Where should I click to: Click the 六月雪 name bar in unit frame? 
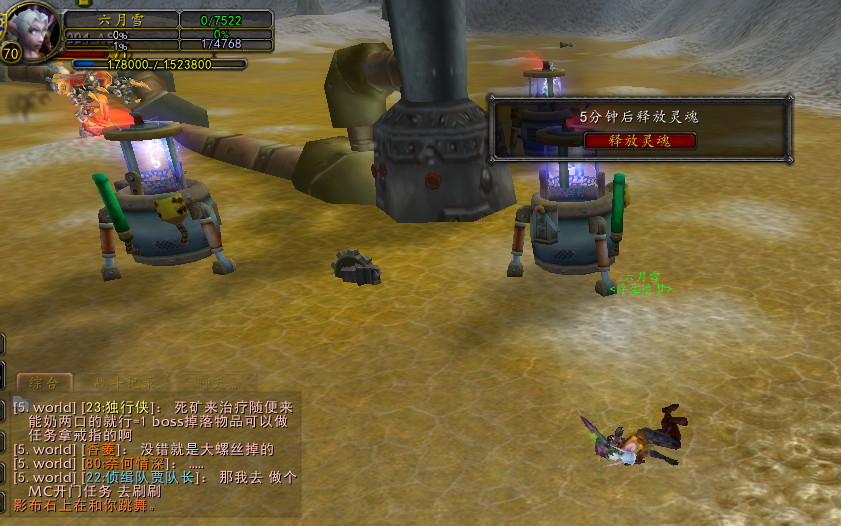pos(121,19)
